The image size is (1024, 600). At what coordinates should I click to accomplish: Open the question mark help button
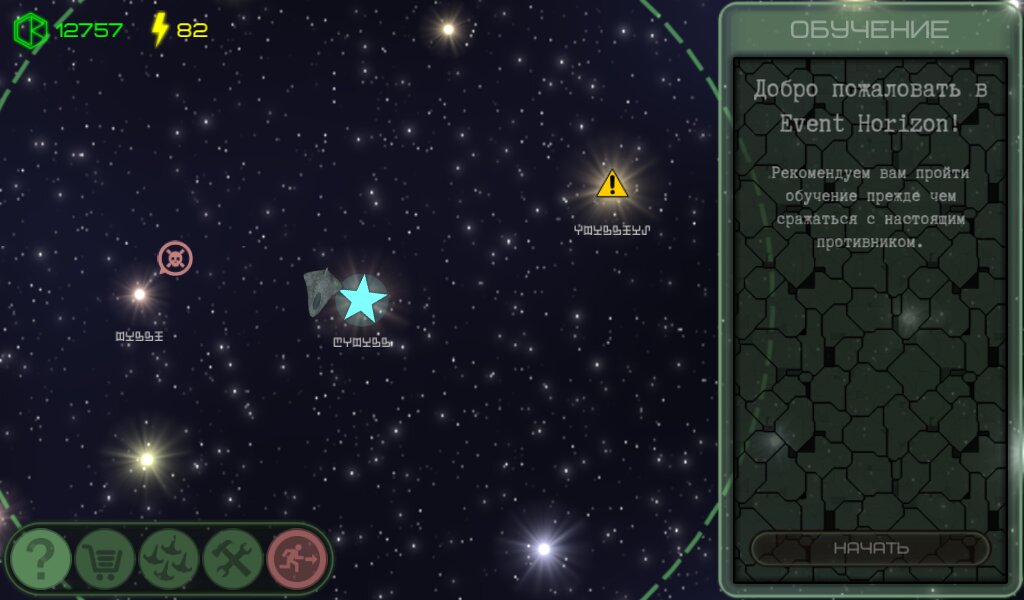(41, 559)
